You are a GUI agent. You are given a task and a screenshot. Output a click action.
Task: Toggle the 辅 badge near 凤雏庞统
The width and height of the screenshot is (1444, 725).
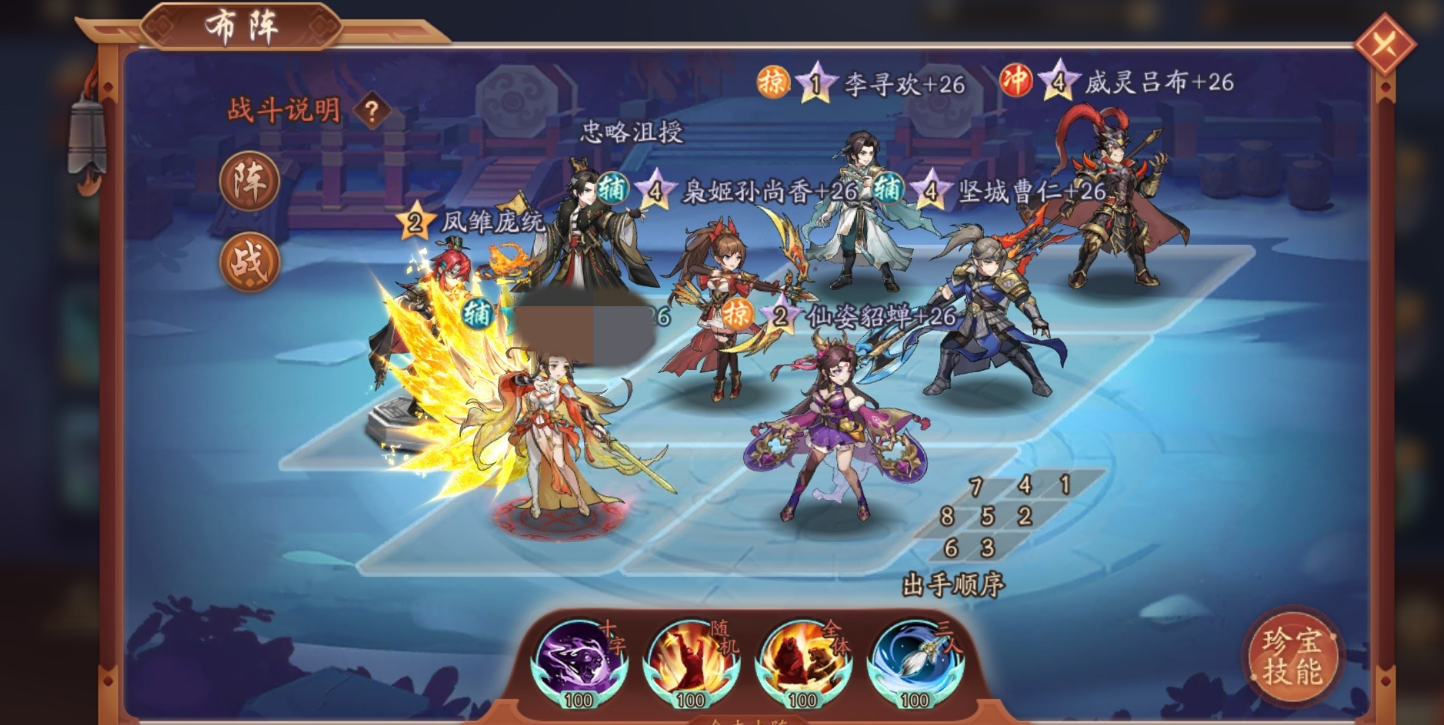478,311
